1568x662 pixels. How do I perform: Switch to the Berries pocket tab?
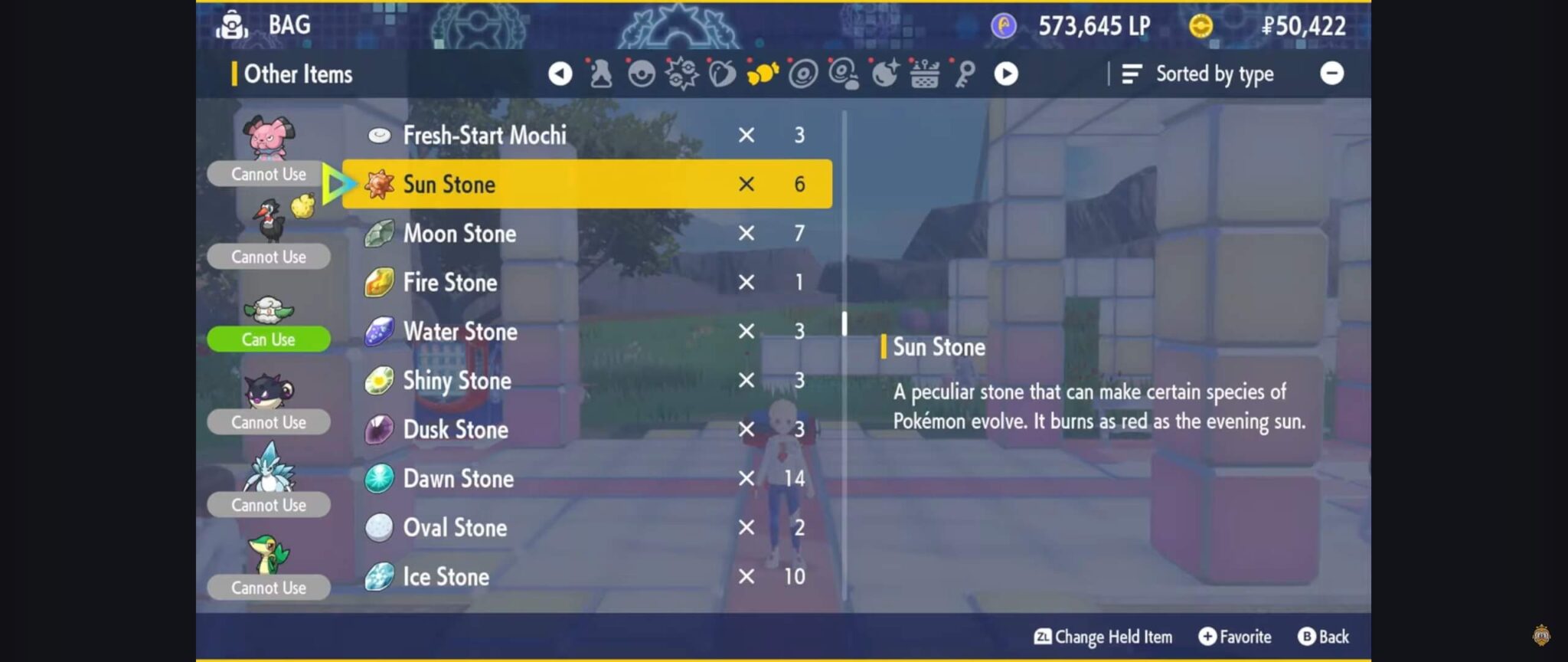(x=722, y=74)
